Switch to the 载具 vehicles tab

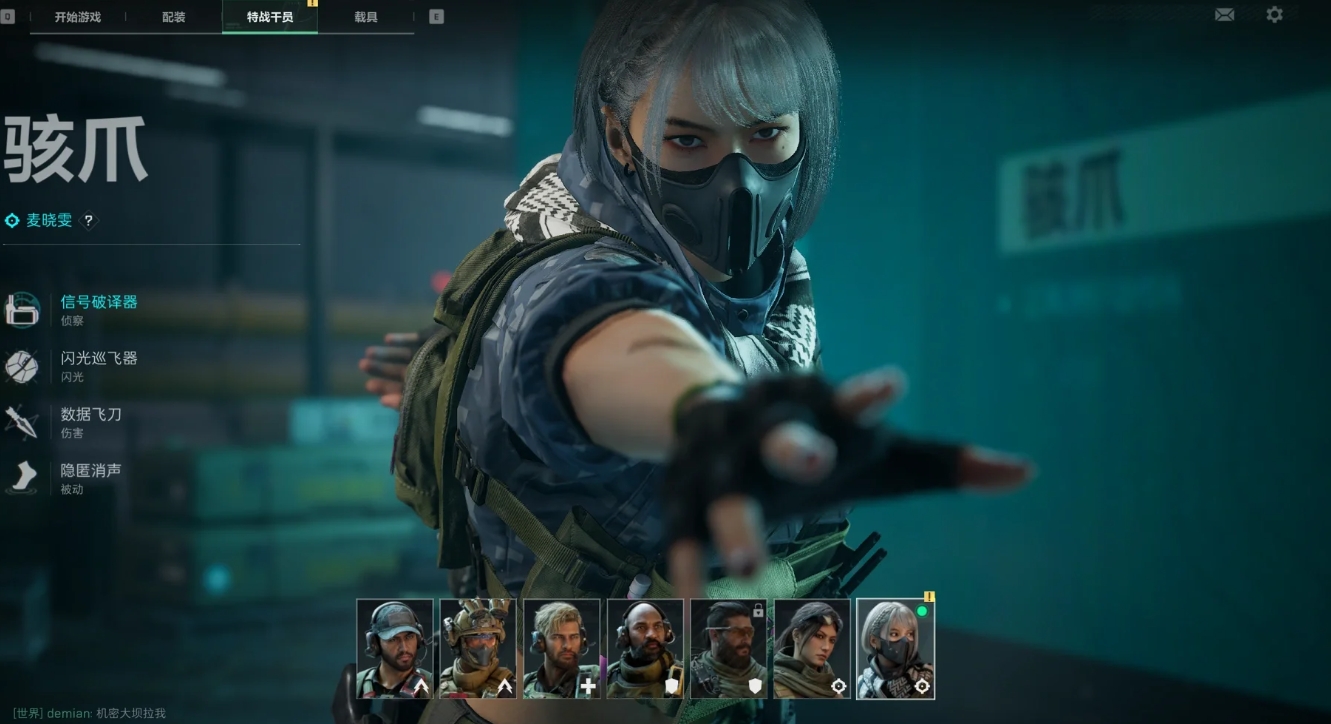pyautogui.click(x=366, y=17)
